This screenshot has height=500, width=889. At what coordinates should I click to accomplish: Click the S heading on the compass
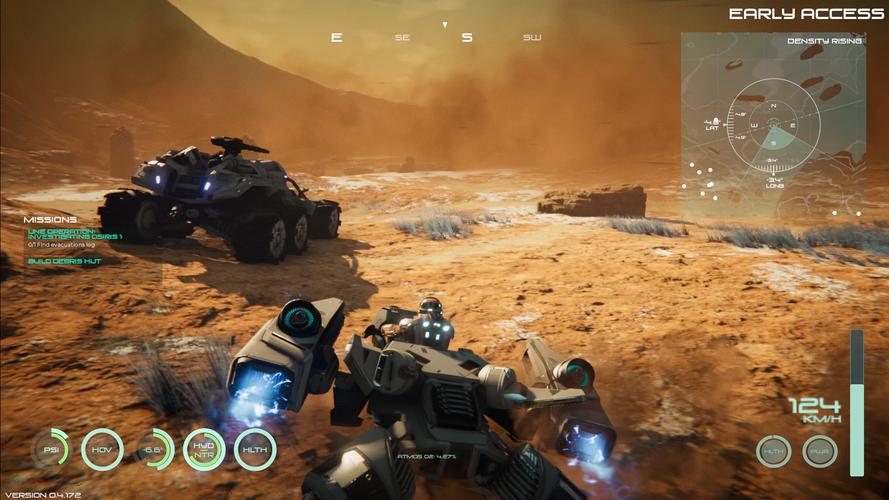pyautogui.click(x=466, y=38)
